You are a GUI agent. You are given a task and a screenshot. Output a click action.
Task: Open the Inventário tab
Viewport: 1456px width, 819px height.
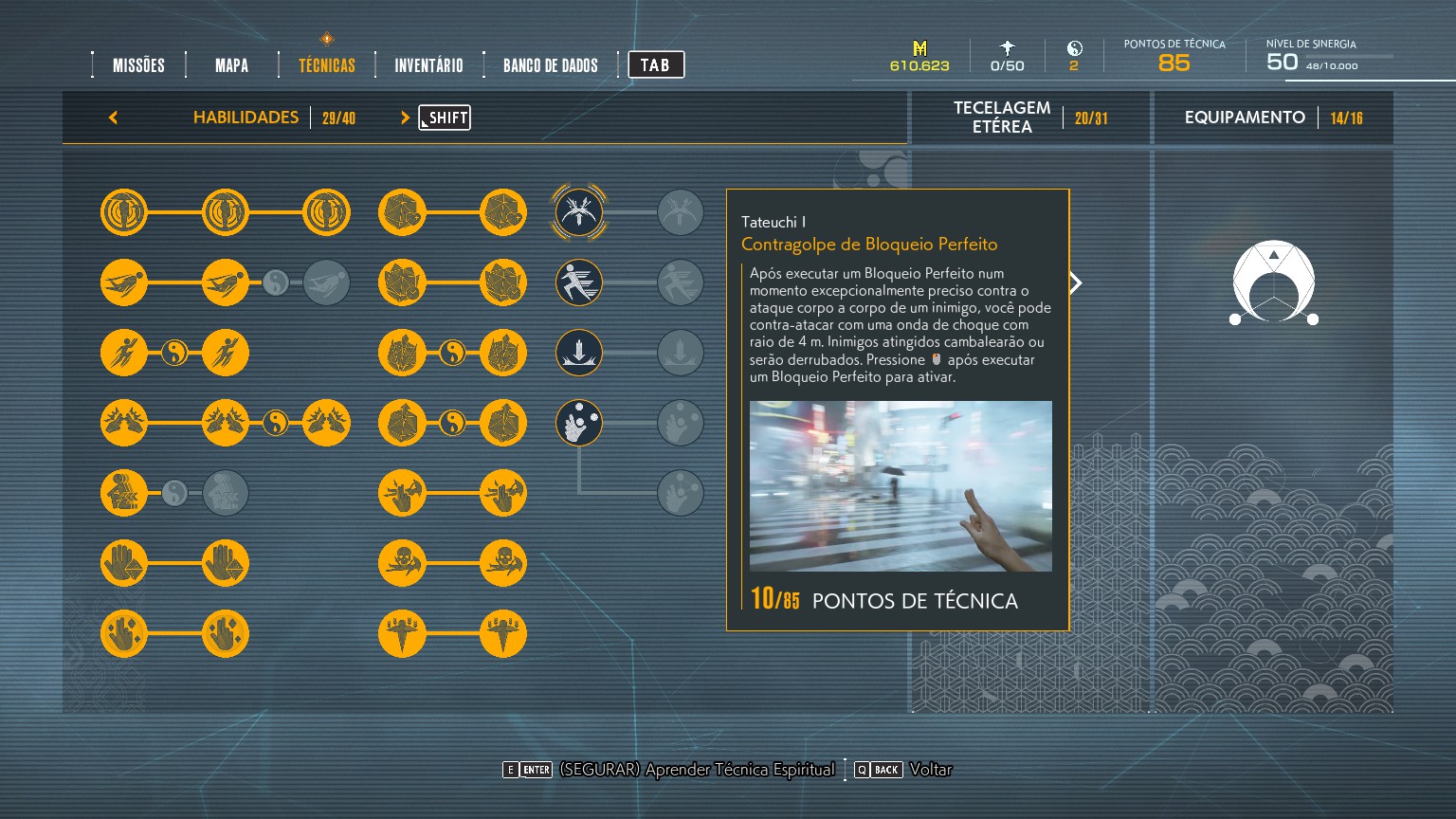click(428, 65)
